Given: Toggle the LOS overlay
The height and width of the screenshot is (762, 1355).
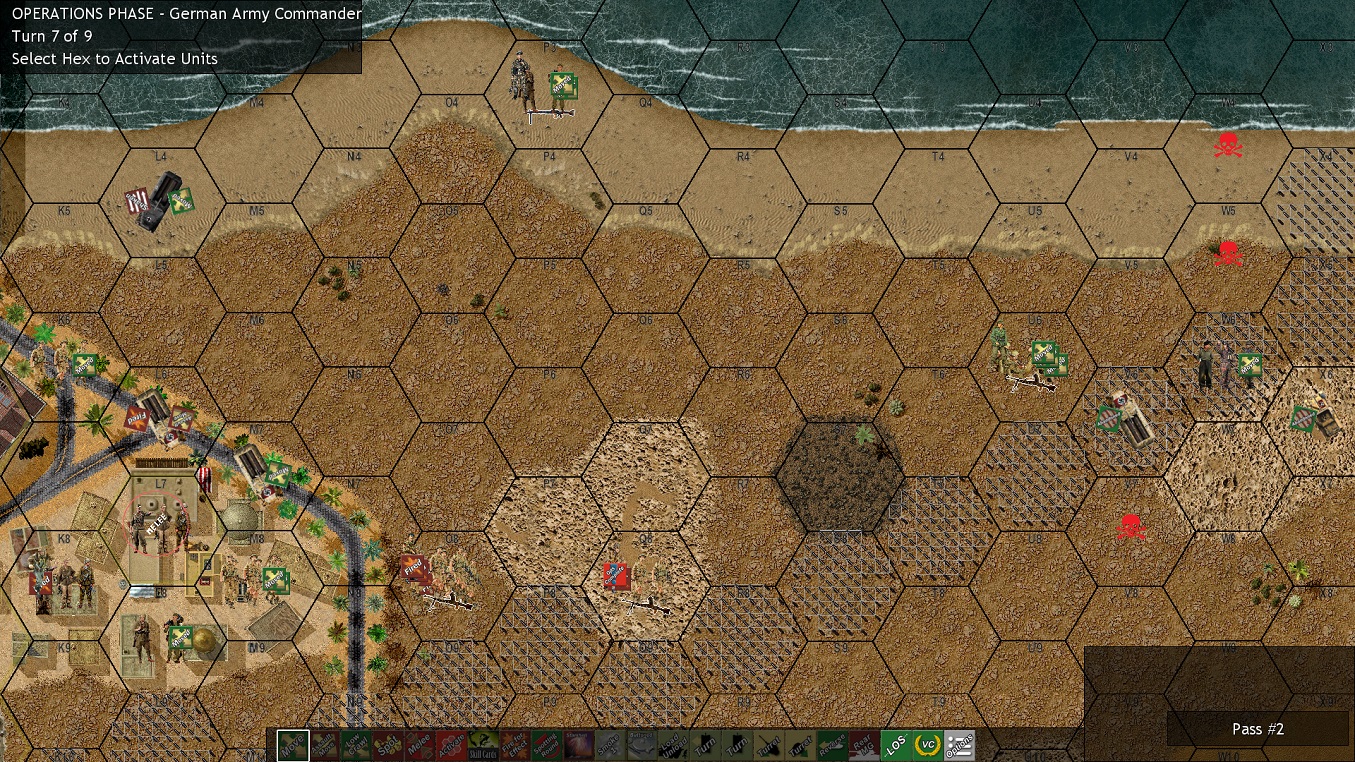Looking at the screenshot, I should tap(894, 745).
